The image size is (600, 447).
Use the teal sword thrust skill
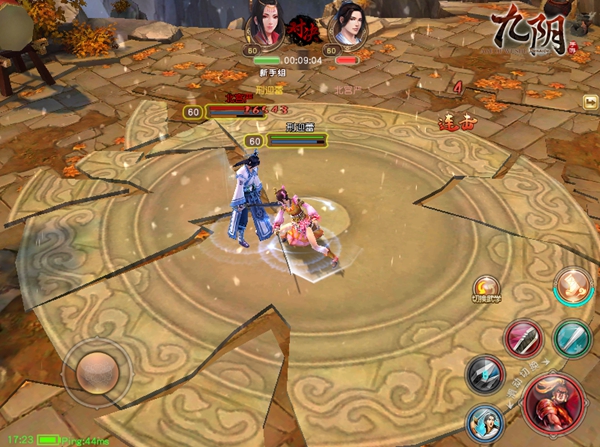coord(572,337)
